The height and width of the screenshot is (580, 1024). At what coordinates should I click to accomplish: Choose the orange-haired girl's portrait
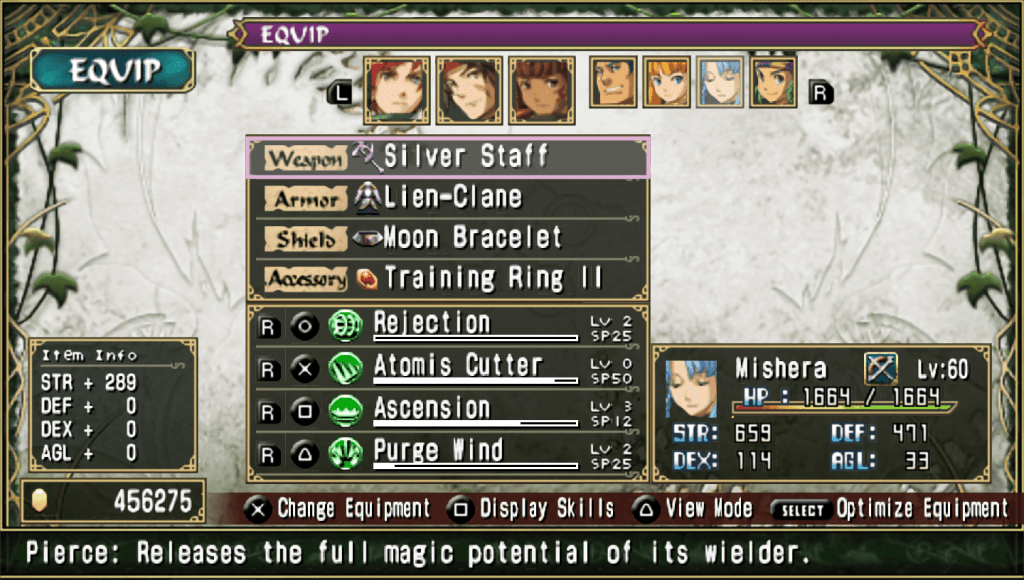click(x=668, y=82)
